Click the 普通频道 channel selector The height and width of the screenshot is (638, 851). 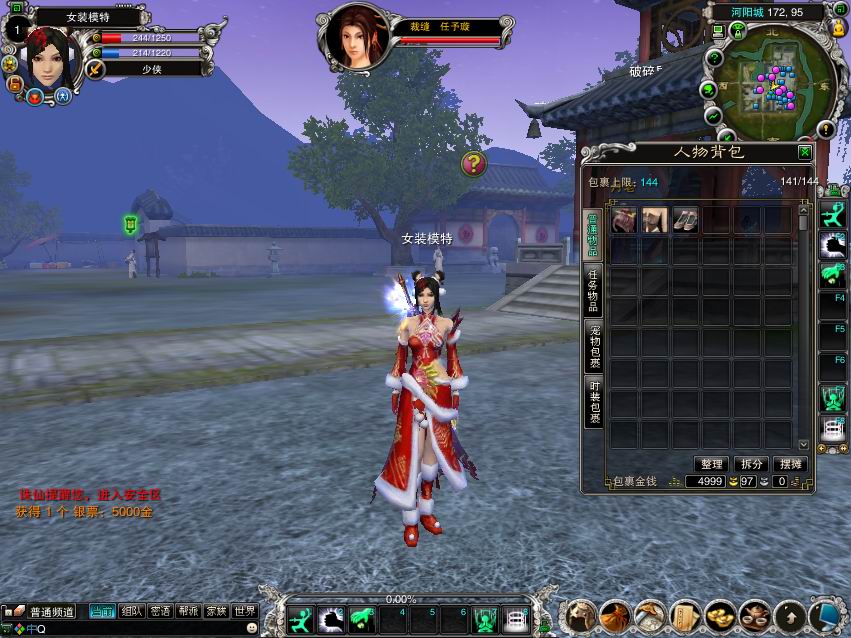[x=44, y=611]
